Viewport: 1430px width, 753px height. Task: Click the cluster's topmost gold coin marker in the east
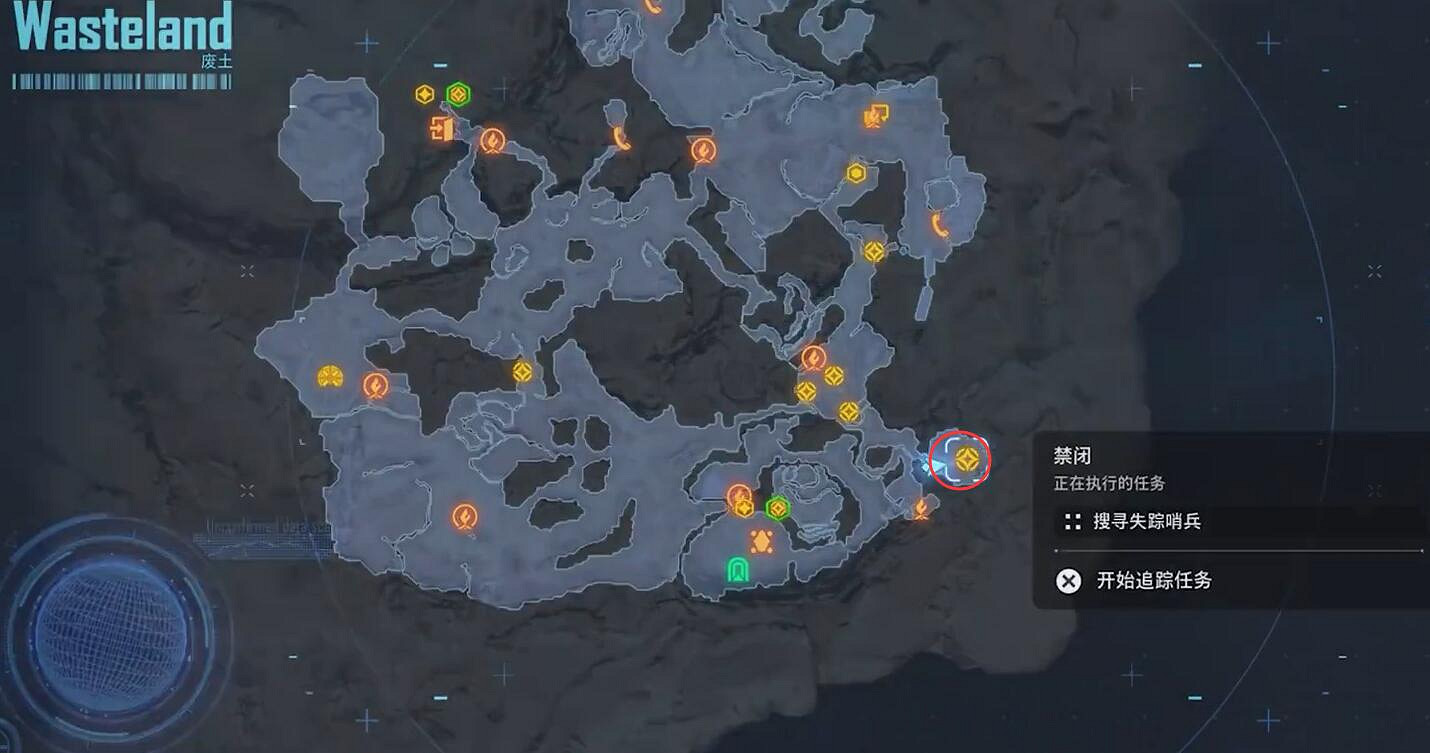834,376
